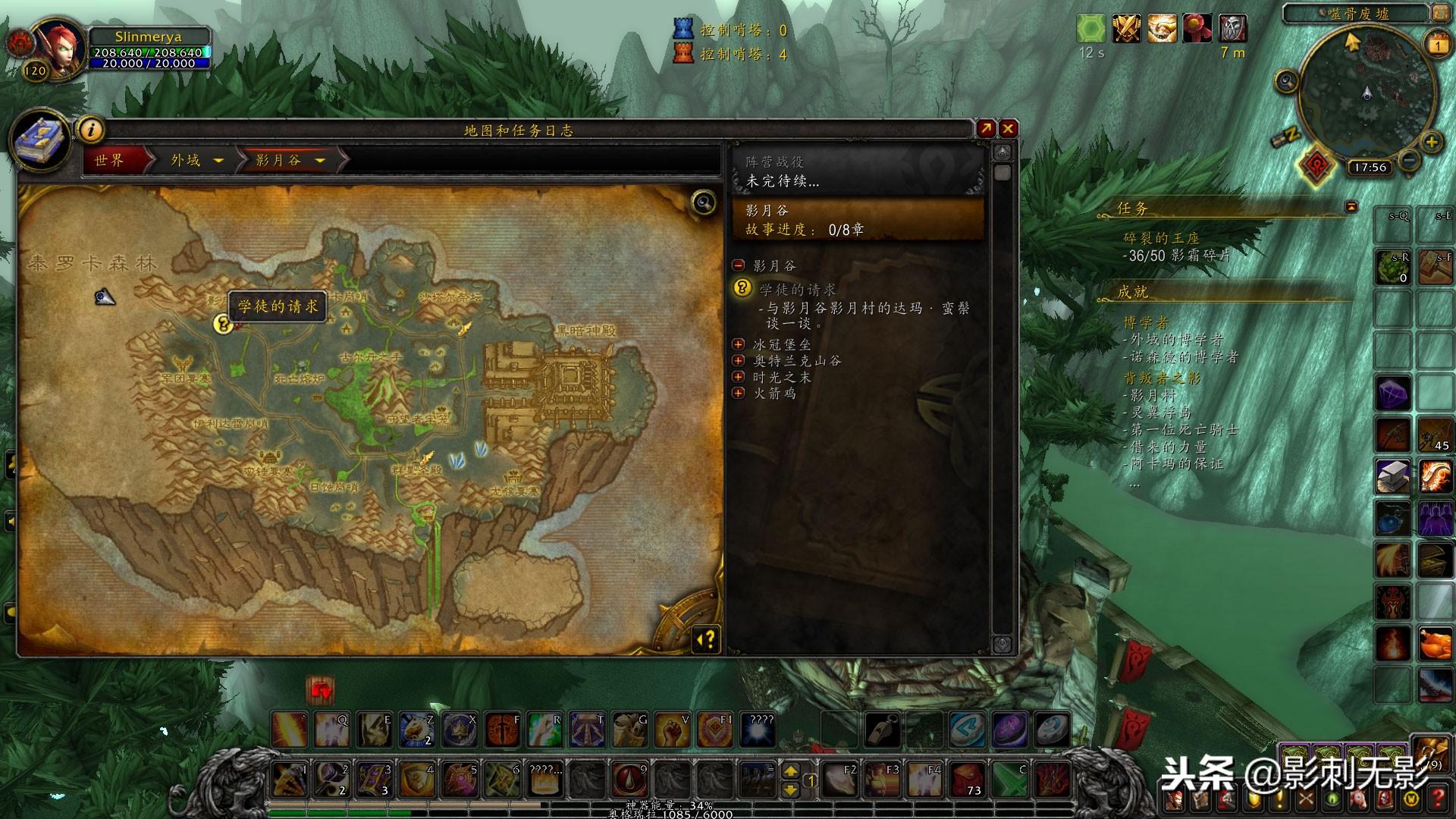
Task: Close the map and quest log window
Action: (1008, 129)
